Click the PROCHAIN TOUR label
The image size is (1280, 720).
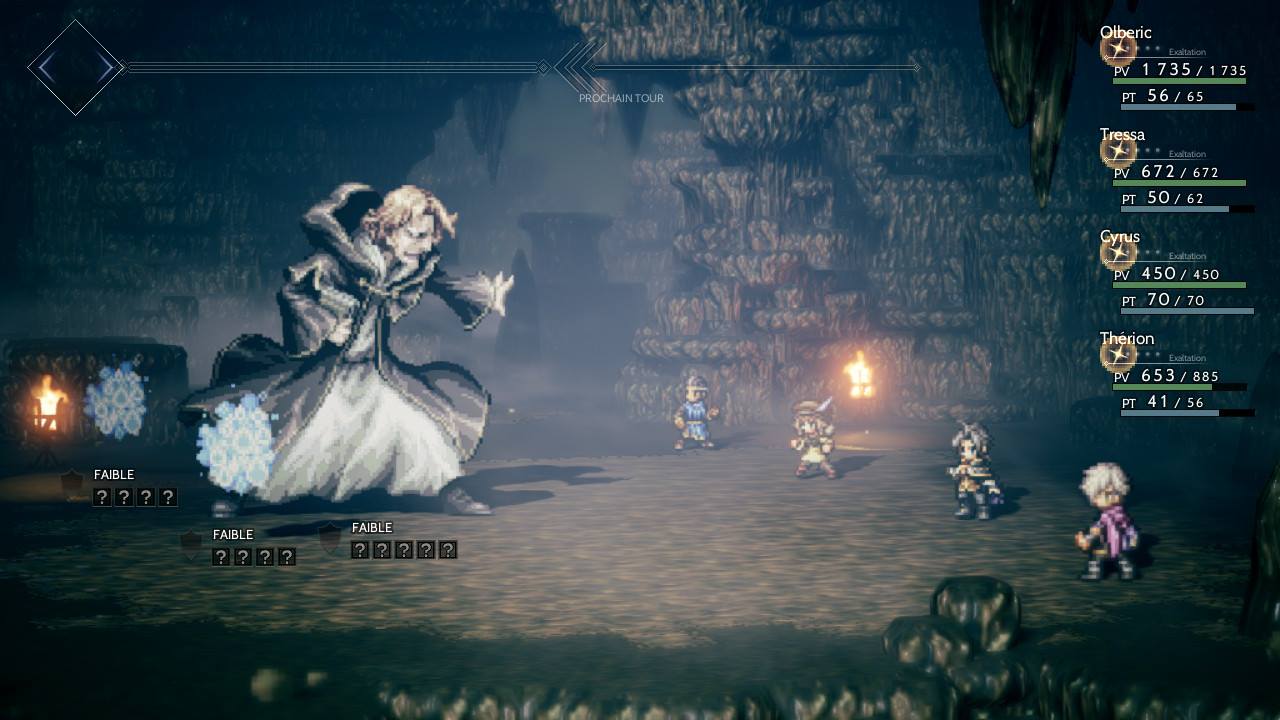(x=621, y=98)
